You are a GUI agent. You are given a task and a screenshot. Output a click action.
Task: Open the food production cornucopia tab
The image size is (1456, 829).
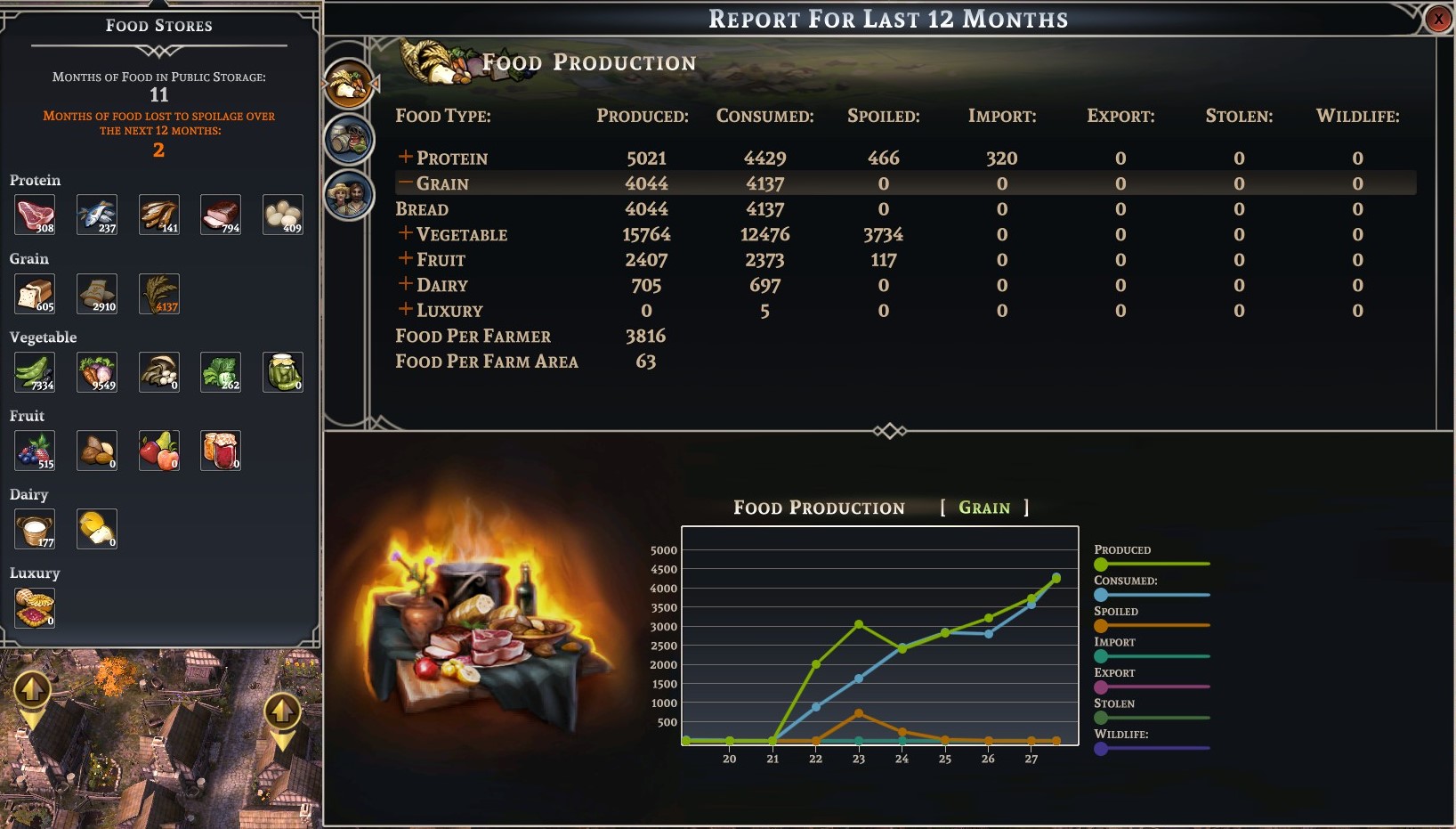point(349,84)
